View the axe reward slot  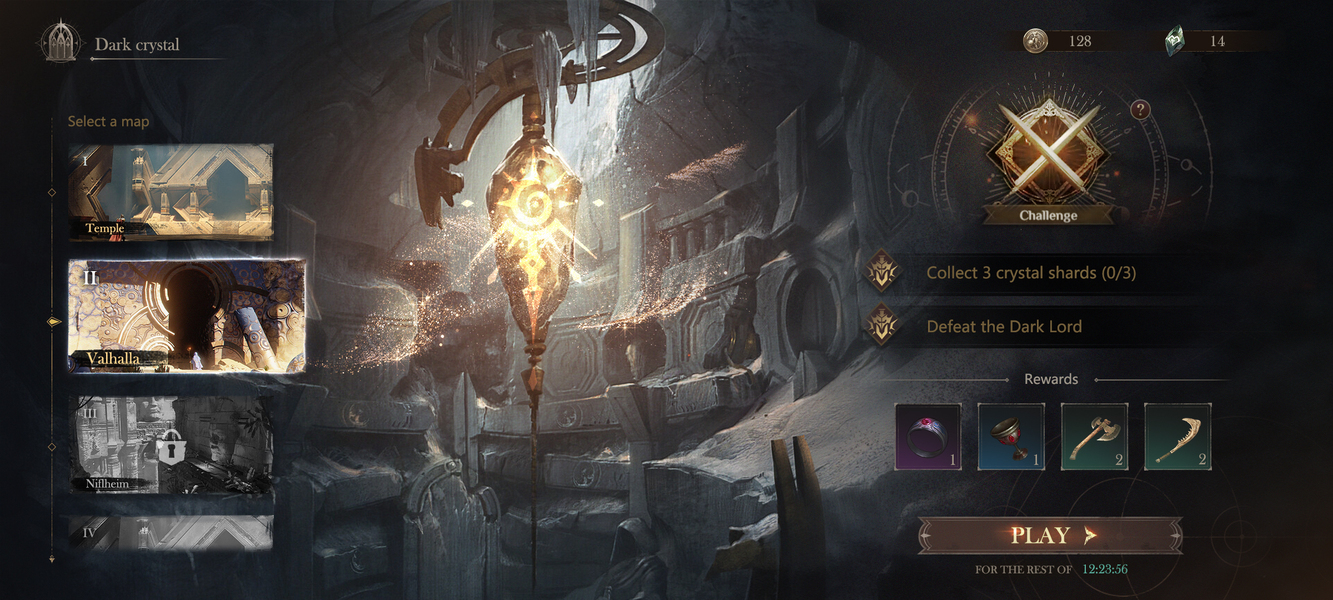tap(1094, 437)
